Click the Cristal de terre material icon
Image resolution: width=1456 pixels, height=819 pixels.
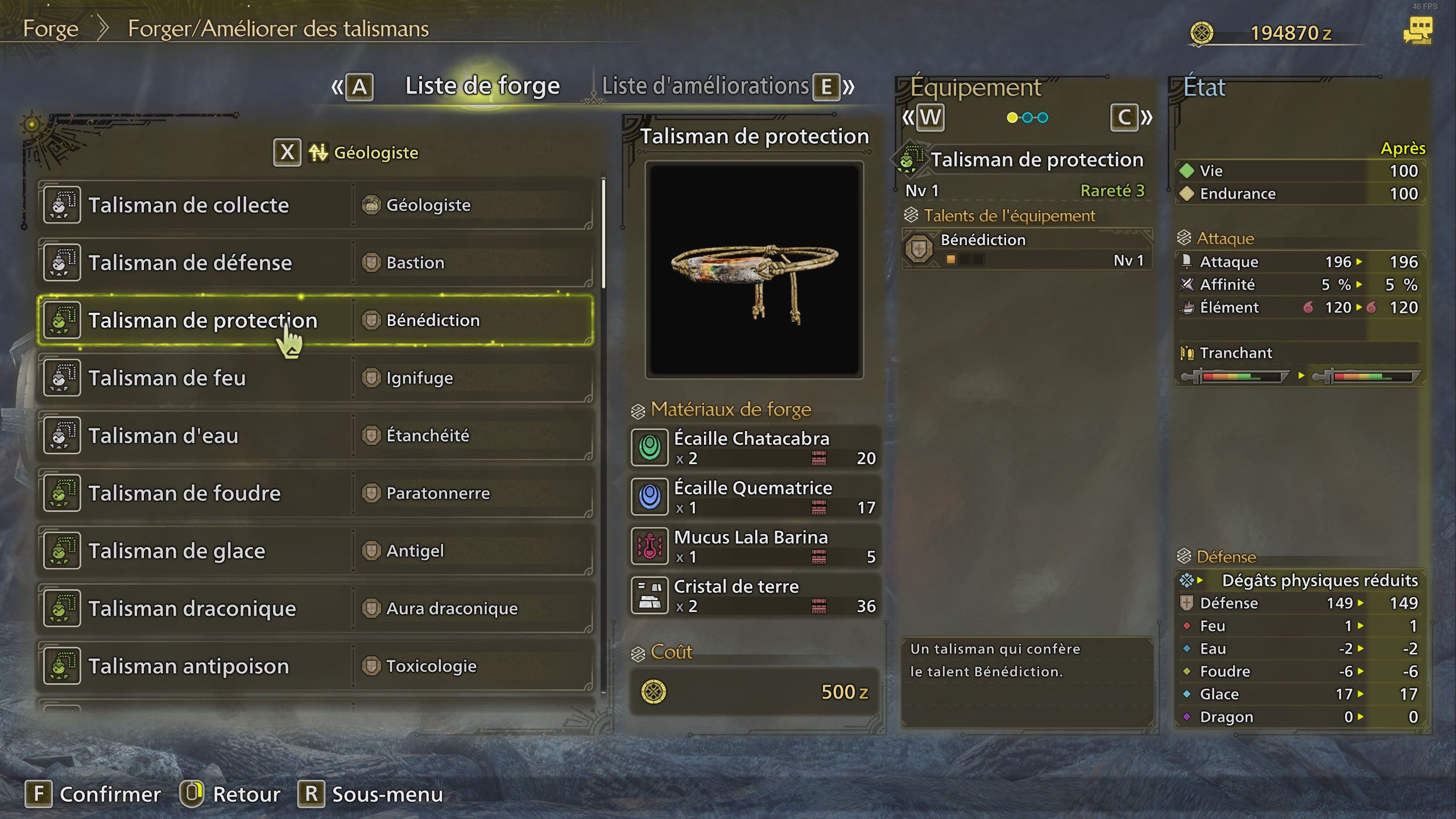pos(650,595)
